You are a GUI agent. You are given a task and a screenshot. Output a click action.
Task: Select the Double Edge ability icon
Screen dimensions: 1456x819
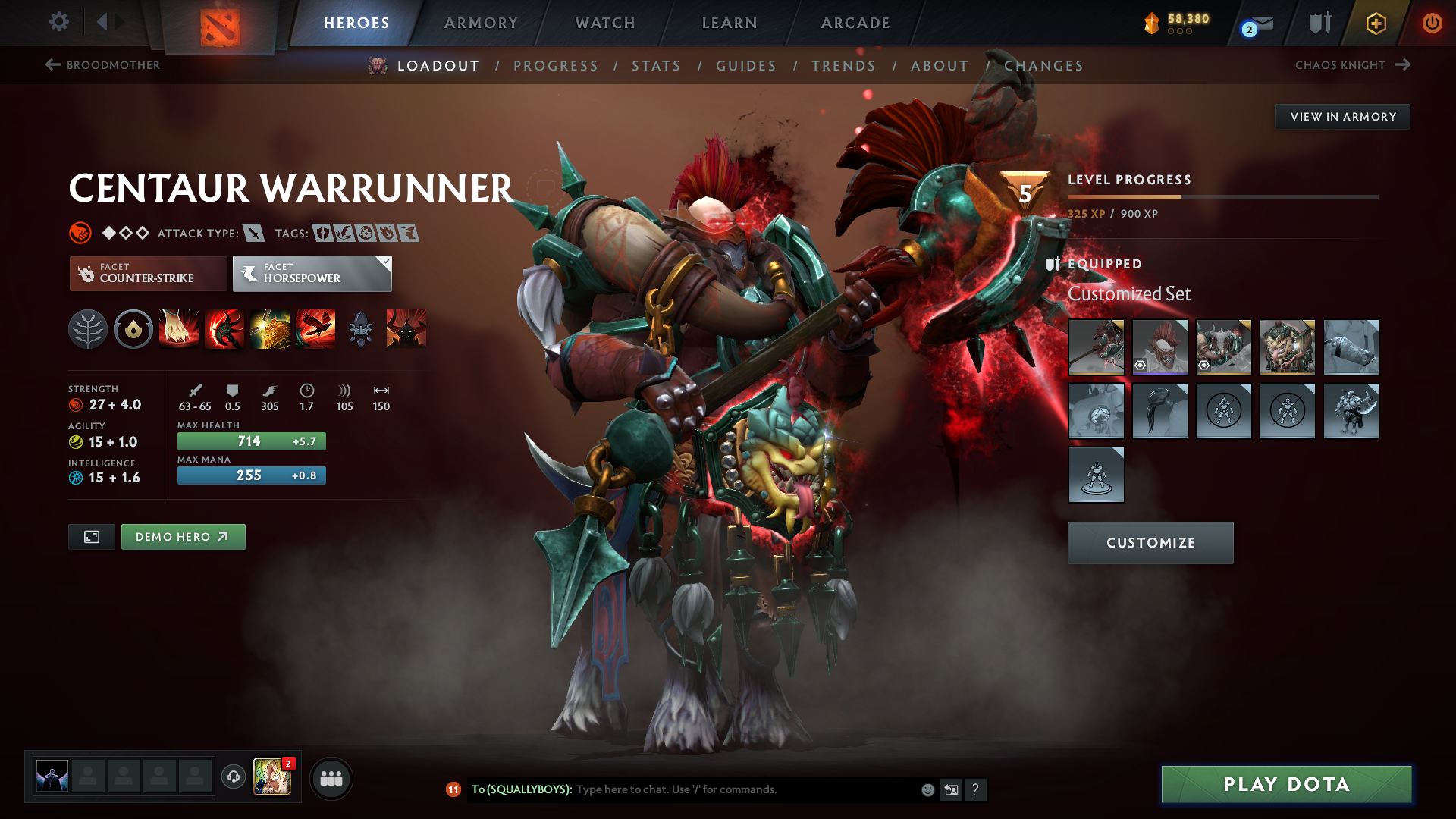click(224, 328)
